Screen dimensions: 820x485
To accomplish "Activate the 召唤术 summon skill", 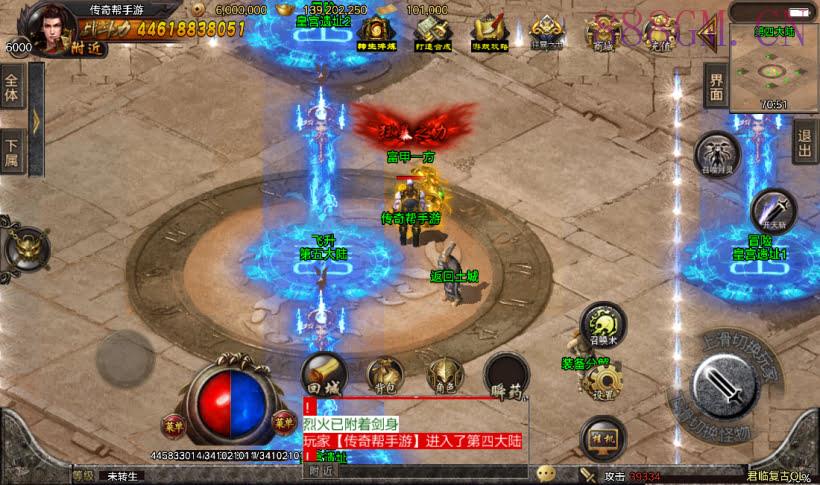I will pyautogui.click(x=602, y=324).
